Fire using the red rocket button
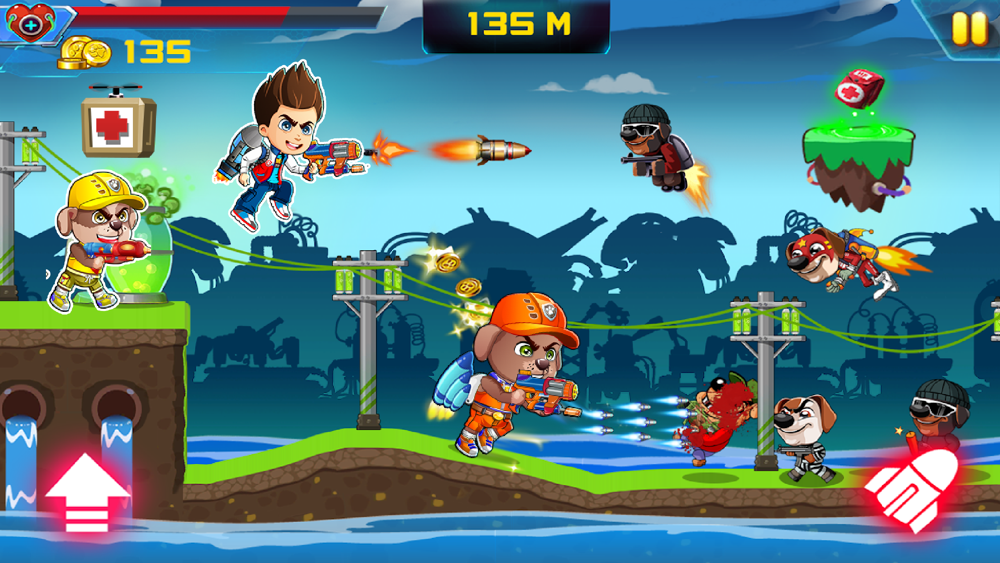This screenshot has width=1000, height=563. coord(912,490)
